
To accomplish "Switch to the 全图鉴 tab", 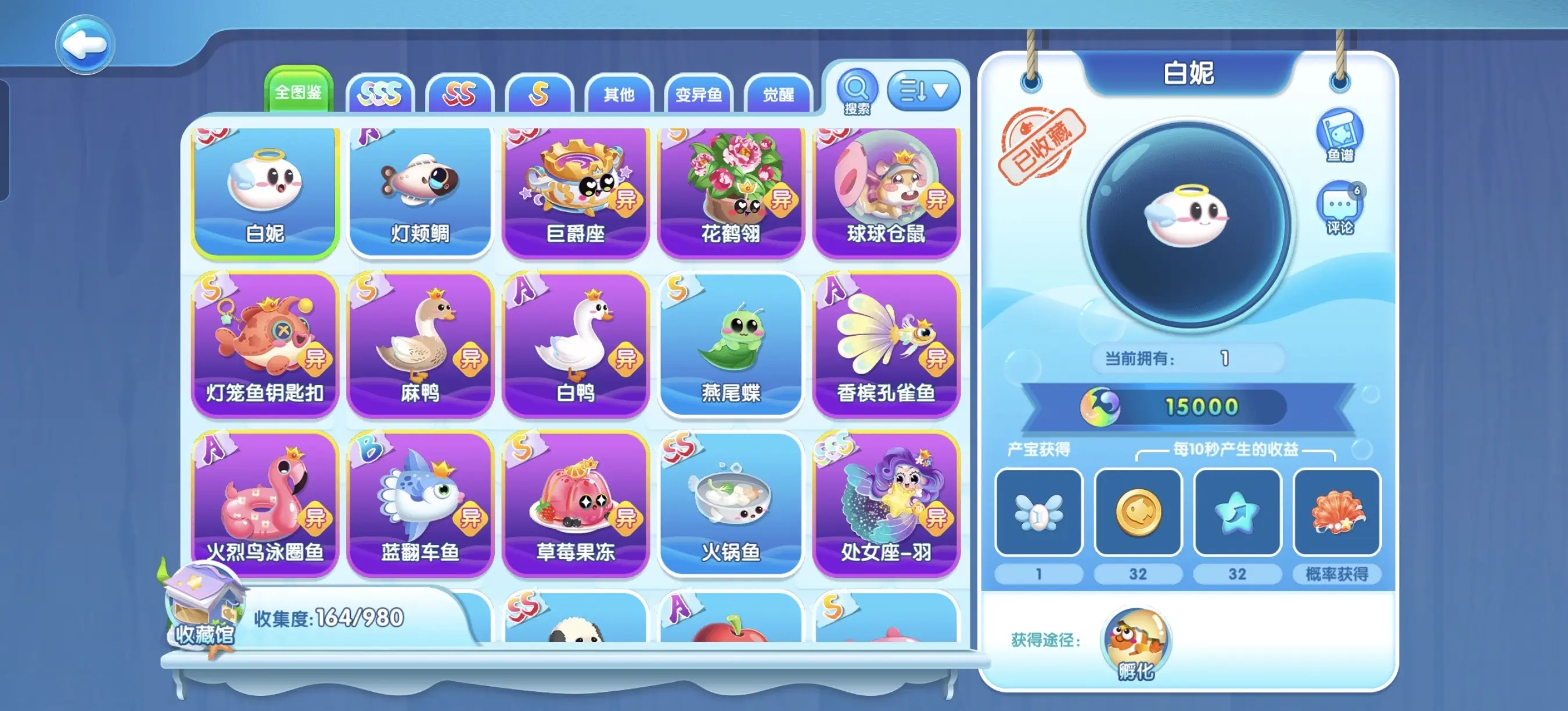I will point(298,92).
